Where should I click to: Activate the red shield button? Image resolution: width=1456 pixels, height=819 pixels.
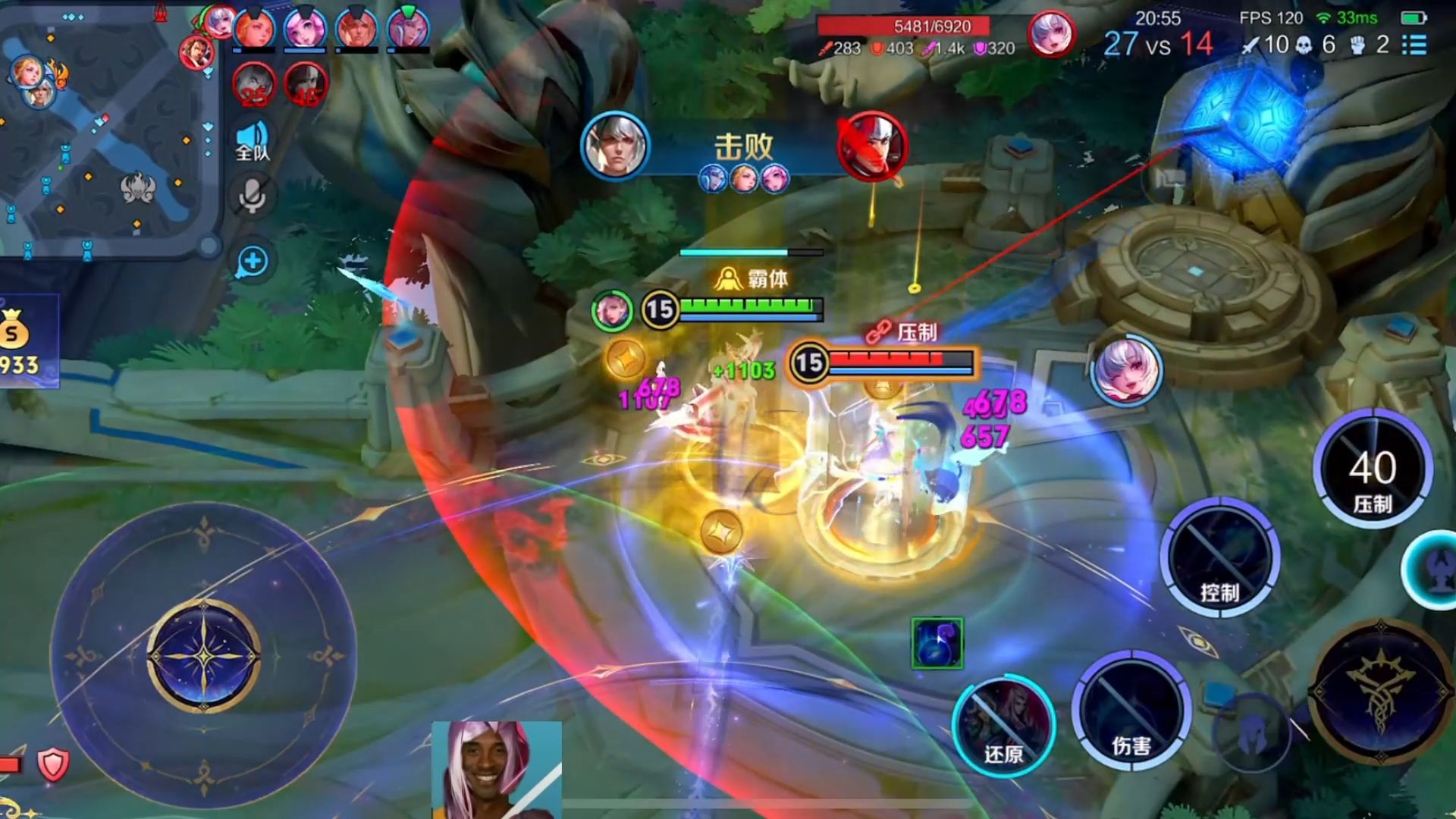(53, 764)
